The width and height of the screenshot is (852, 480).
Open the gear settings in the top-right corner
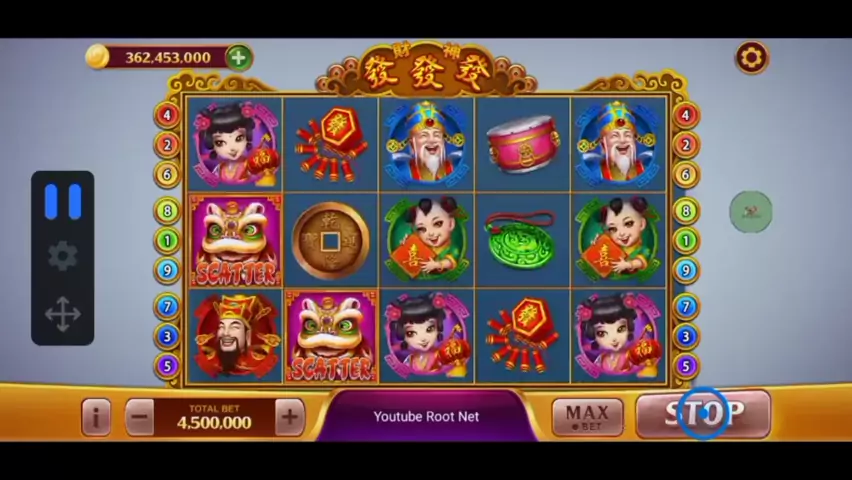coord(751,58)
